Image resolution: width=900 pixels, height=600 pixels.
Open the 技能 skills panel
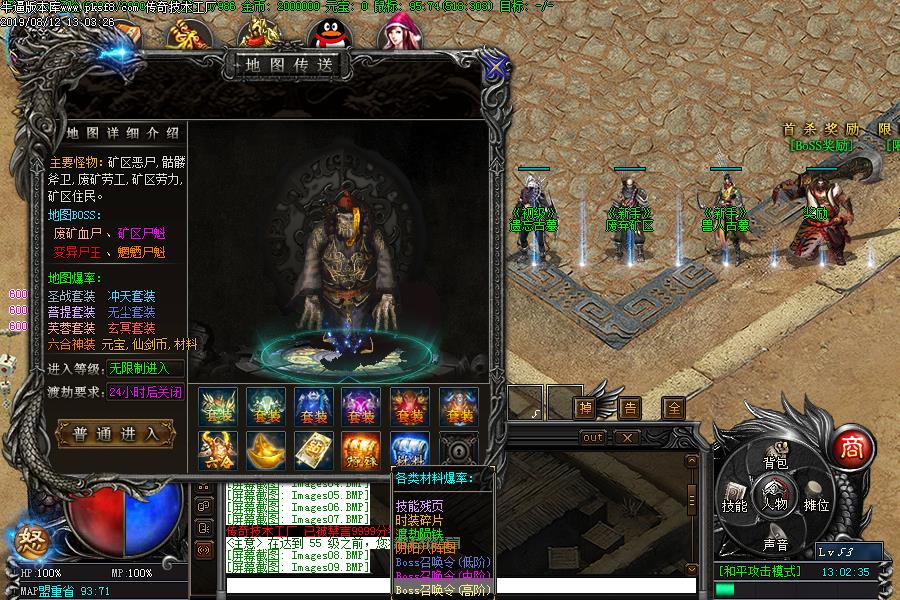click(x=735, y=505)
